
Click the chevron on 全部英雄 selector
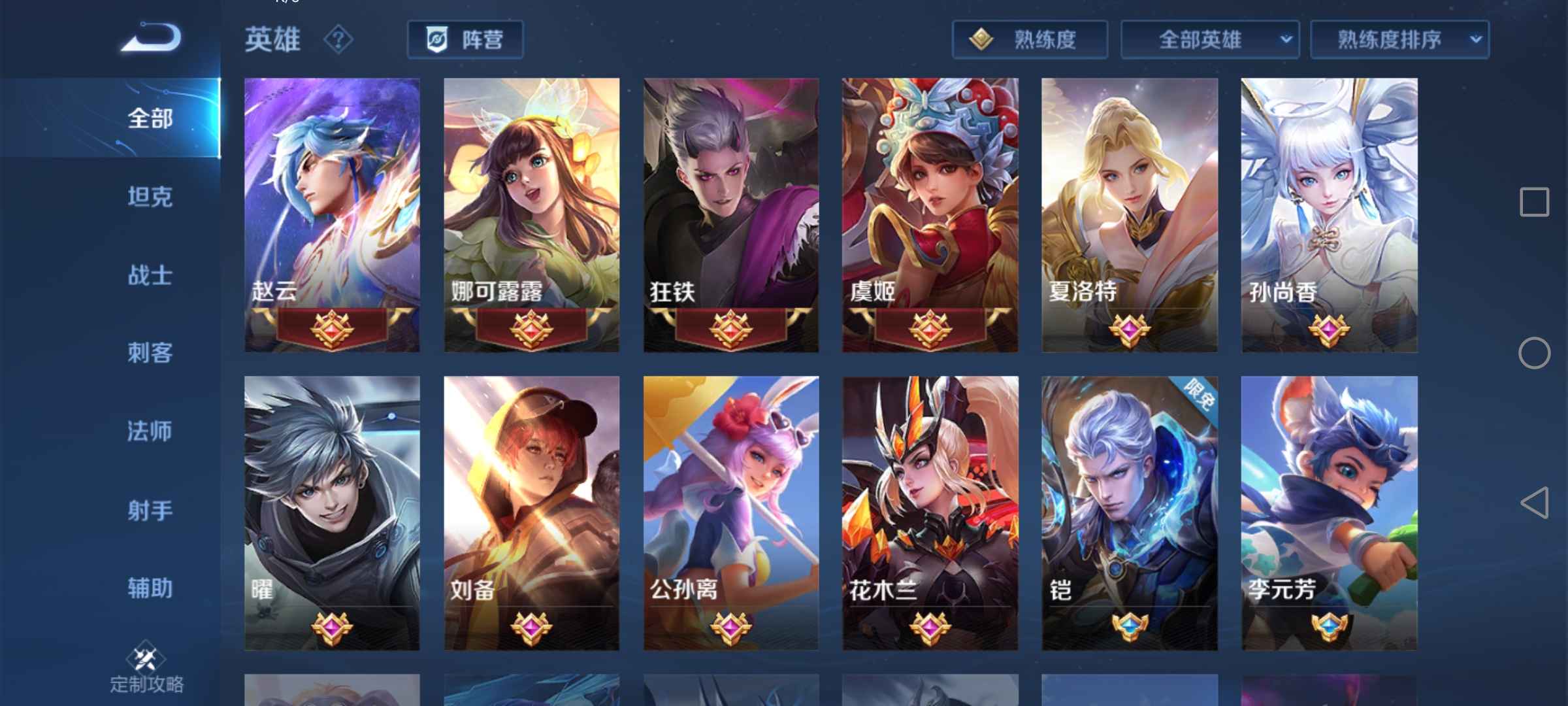pyautogui.click(x=1285, y=39)
